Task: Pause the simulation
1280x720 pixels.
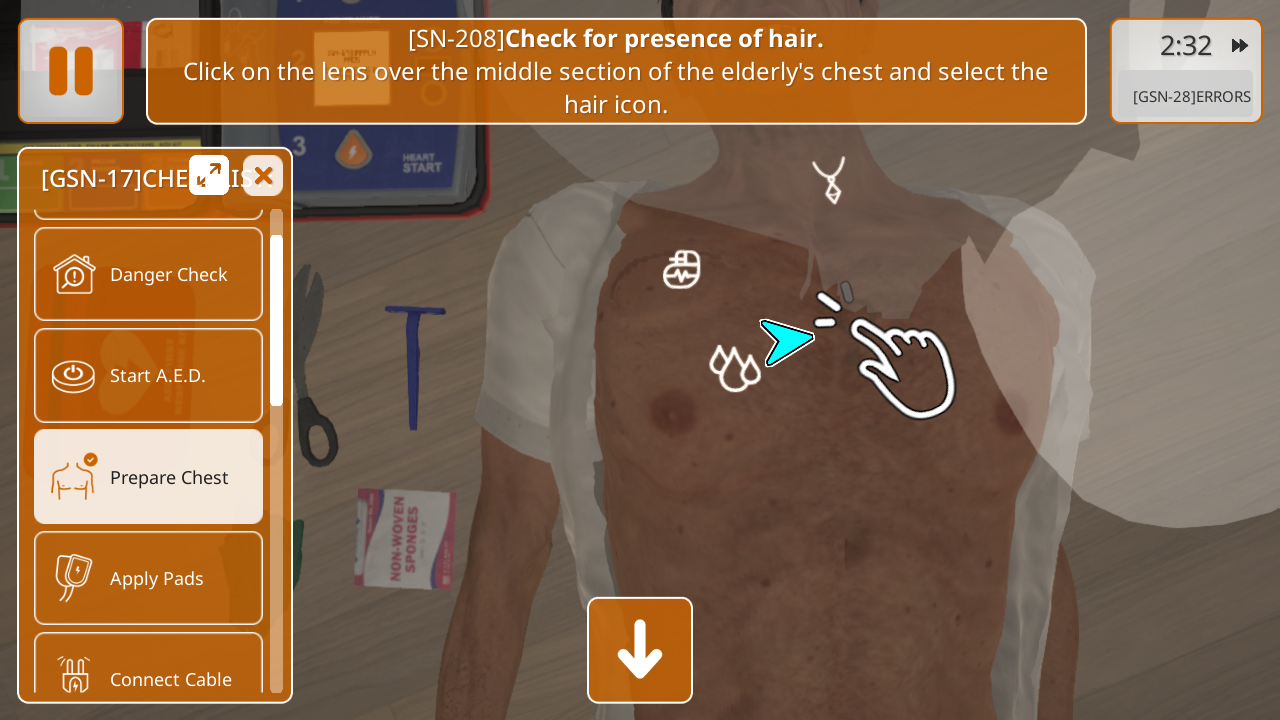Action: [x=71, y=71]
